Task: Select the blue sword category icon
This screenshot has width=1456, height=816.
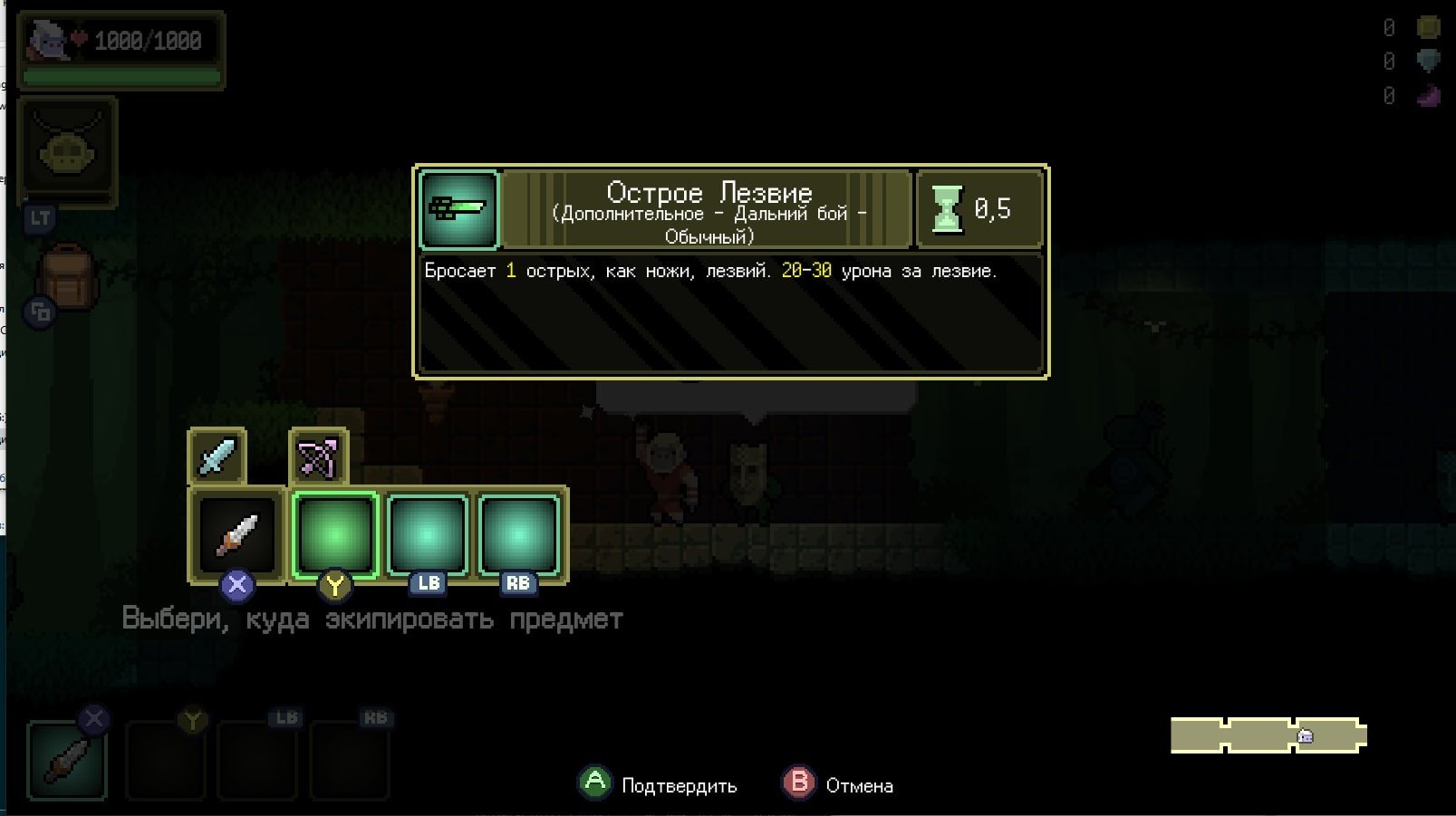Action: [x=217, y=456]
